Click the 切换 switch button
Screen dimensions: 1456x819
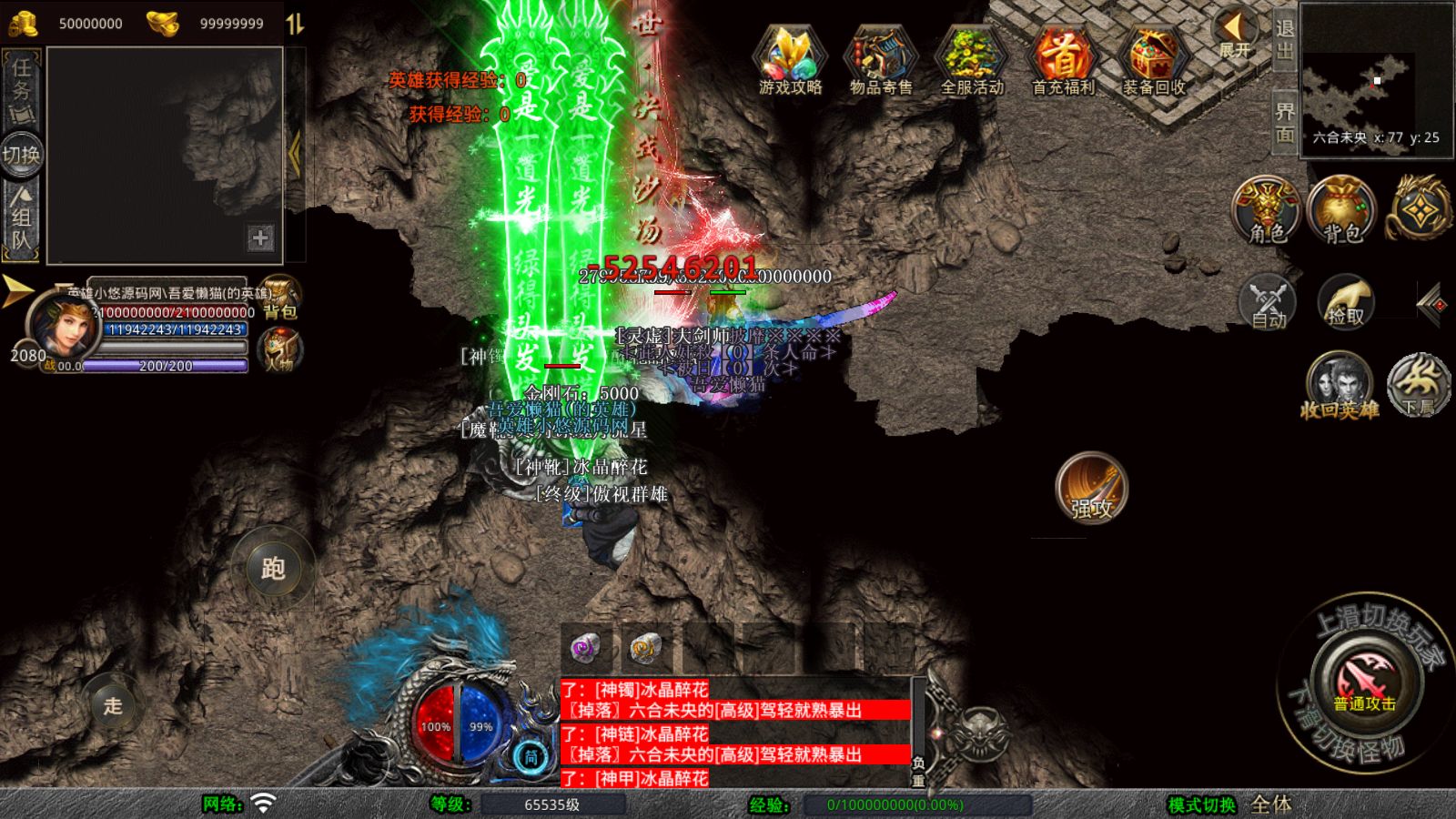[21, 155]
